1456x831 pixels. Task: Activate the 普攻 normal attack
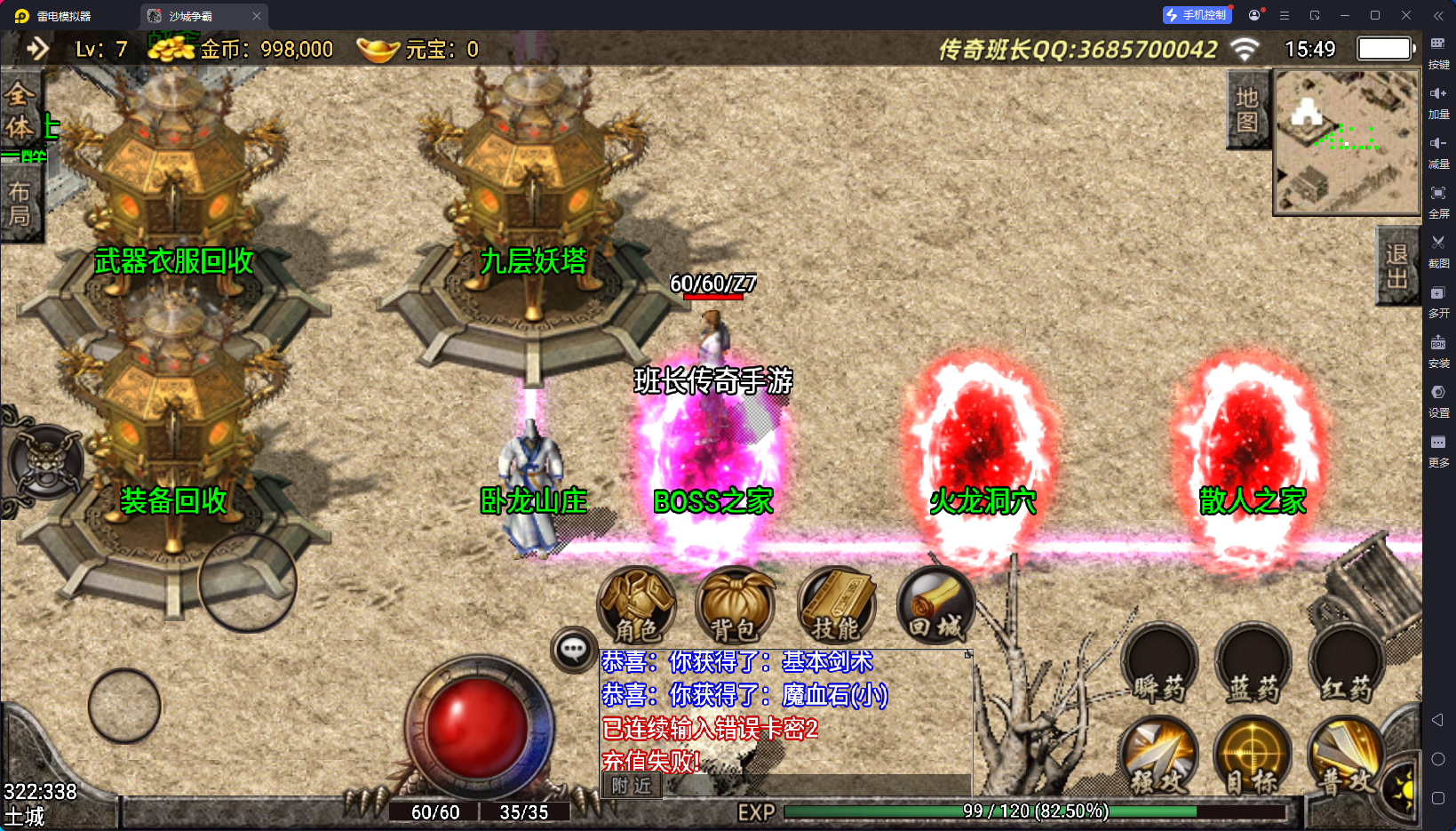click(1345, 757)
